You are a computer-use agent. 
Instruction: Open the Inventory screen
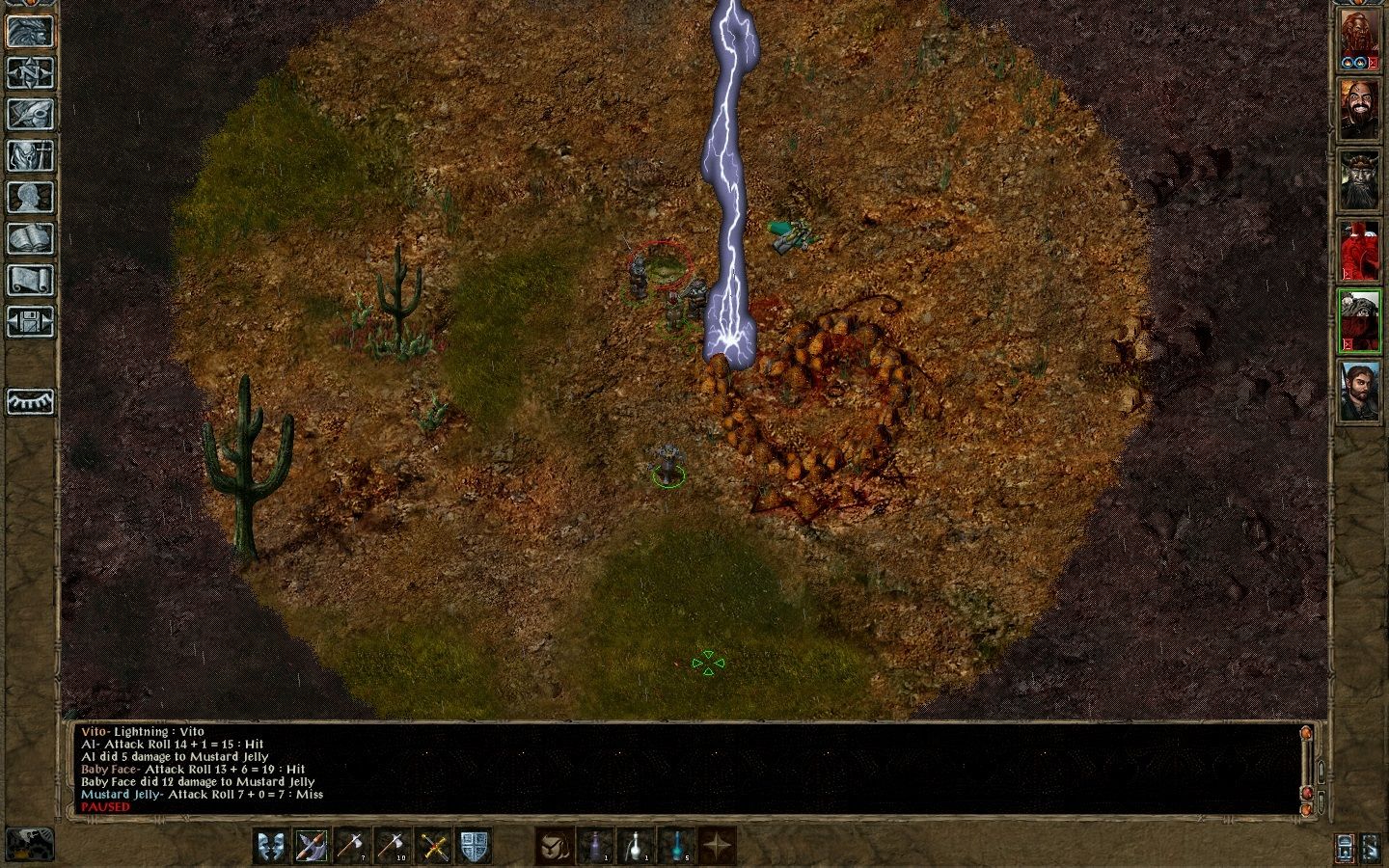[30, 154]
